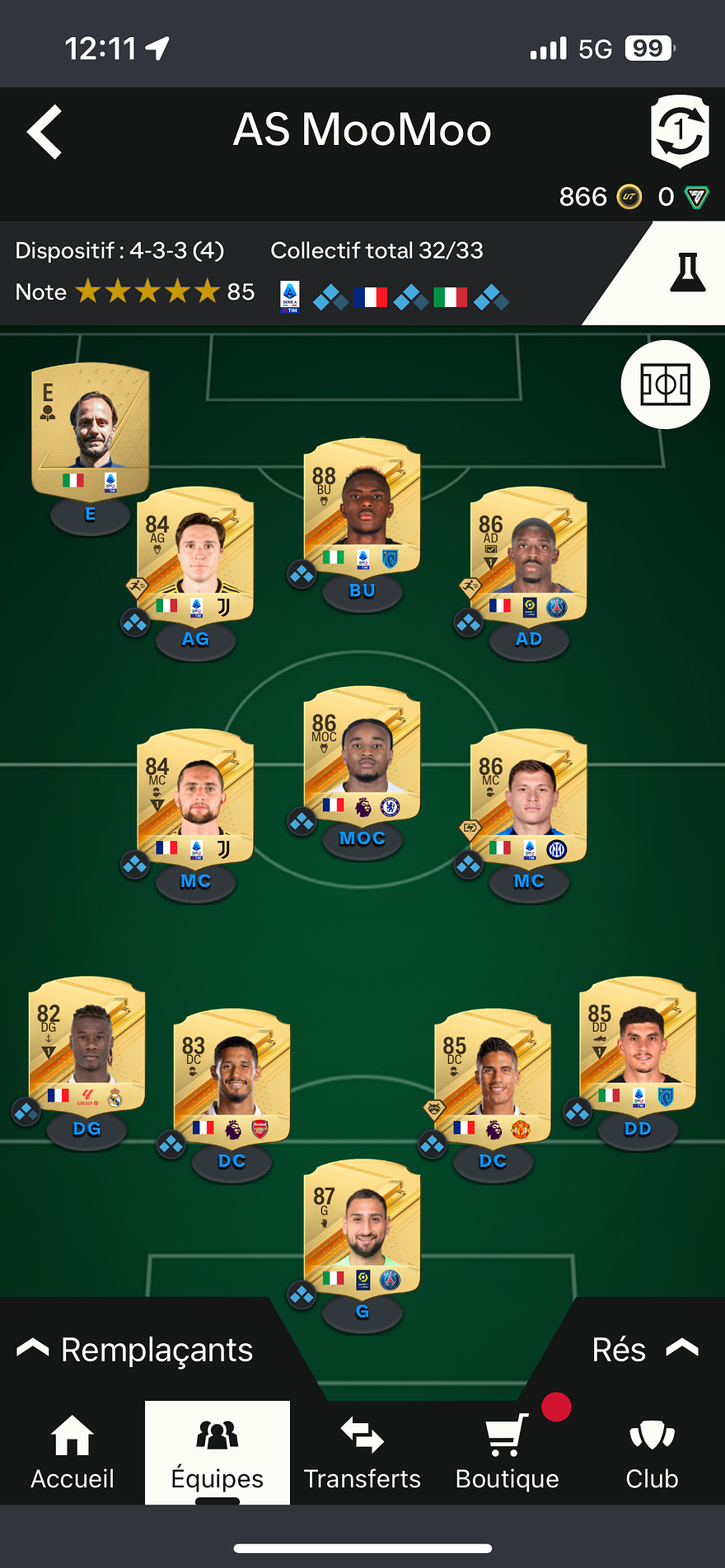This screenshot has height=1568, width=725.
Task: Pick the 87-rated goalkeeper card
Action: (x=362, y=1229)
